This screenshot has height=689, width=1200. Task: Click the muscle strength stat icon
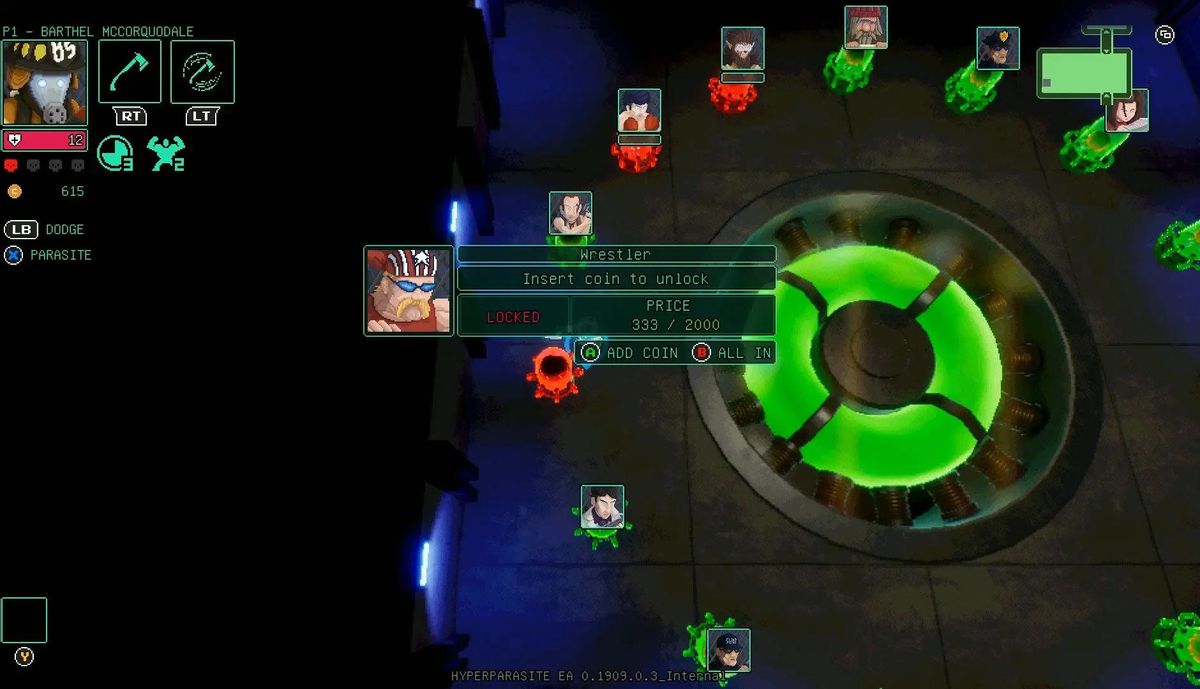click(x=165, y=153)
